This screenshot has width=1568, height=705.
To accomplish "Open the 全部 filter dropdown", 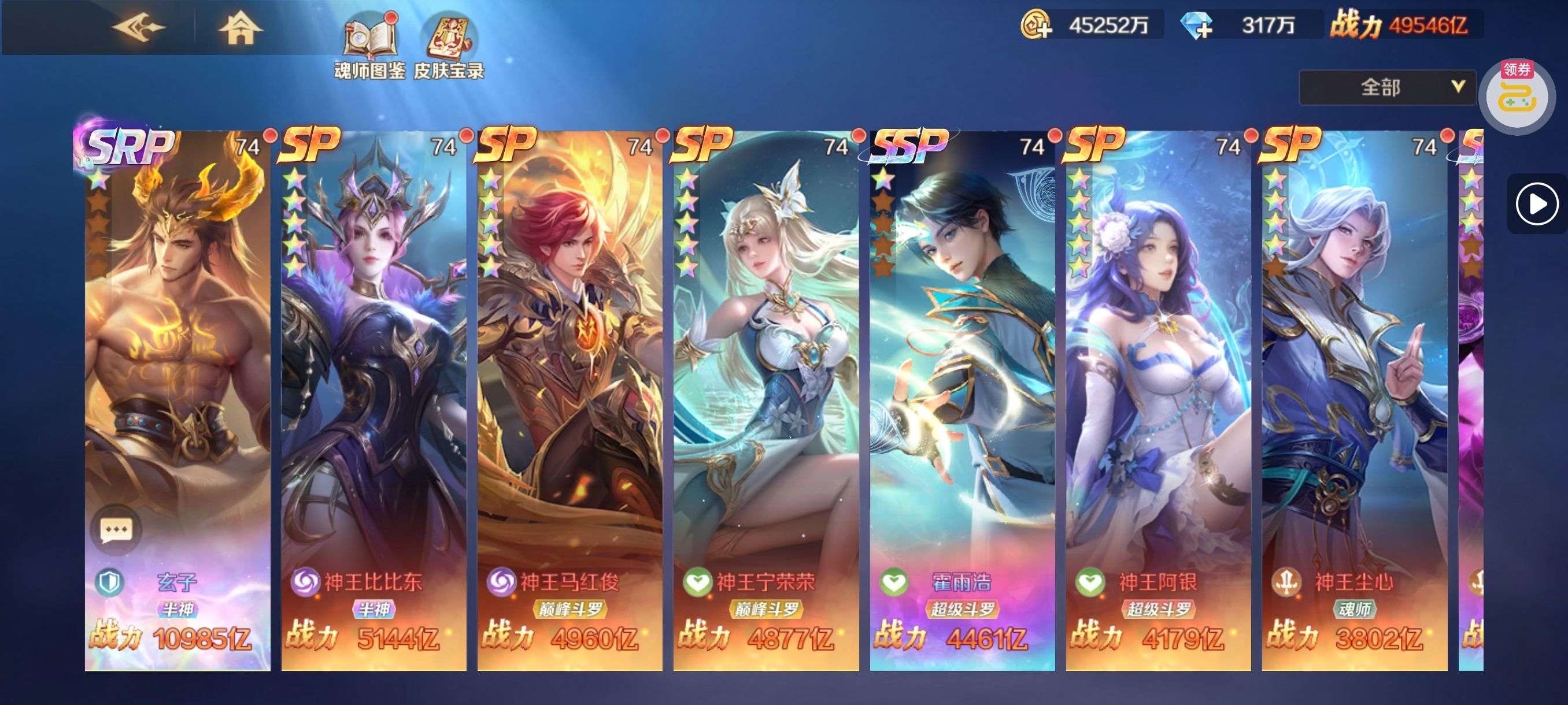I will [x=1386, y=88].
